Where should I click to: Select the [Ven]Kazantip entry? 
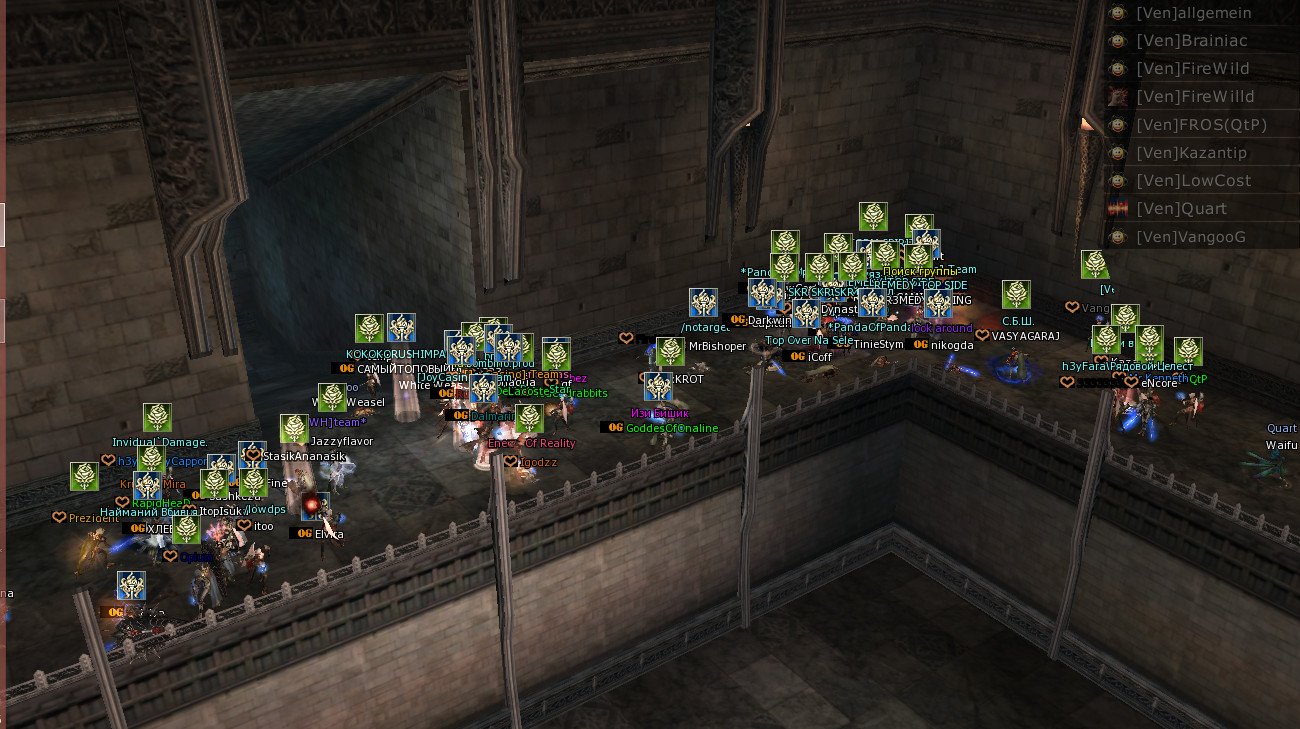1191,153
